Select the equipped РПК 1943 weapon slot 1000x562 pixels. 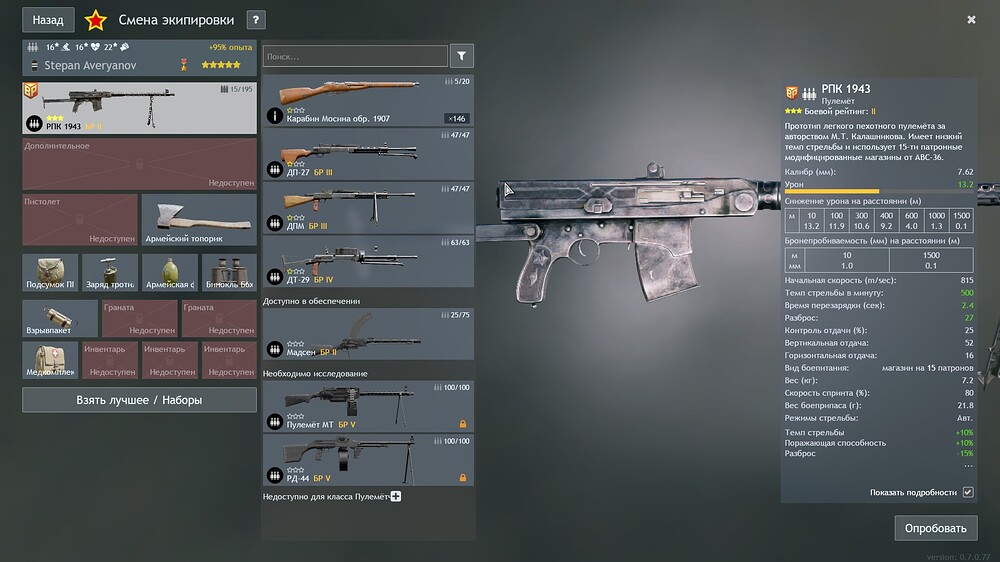139,108
